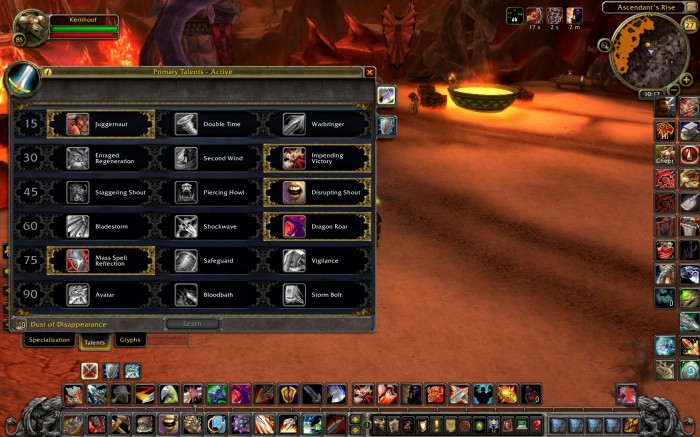Pick the Warbringer talent

pos(316,124)
